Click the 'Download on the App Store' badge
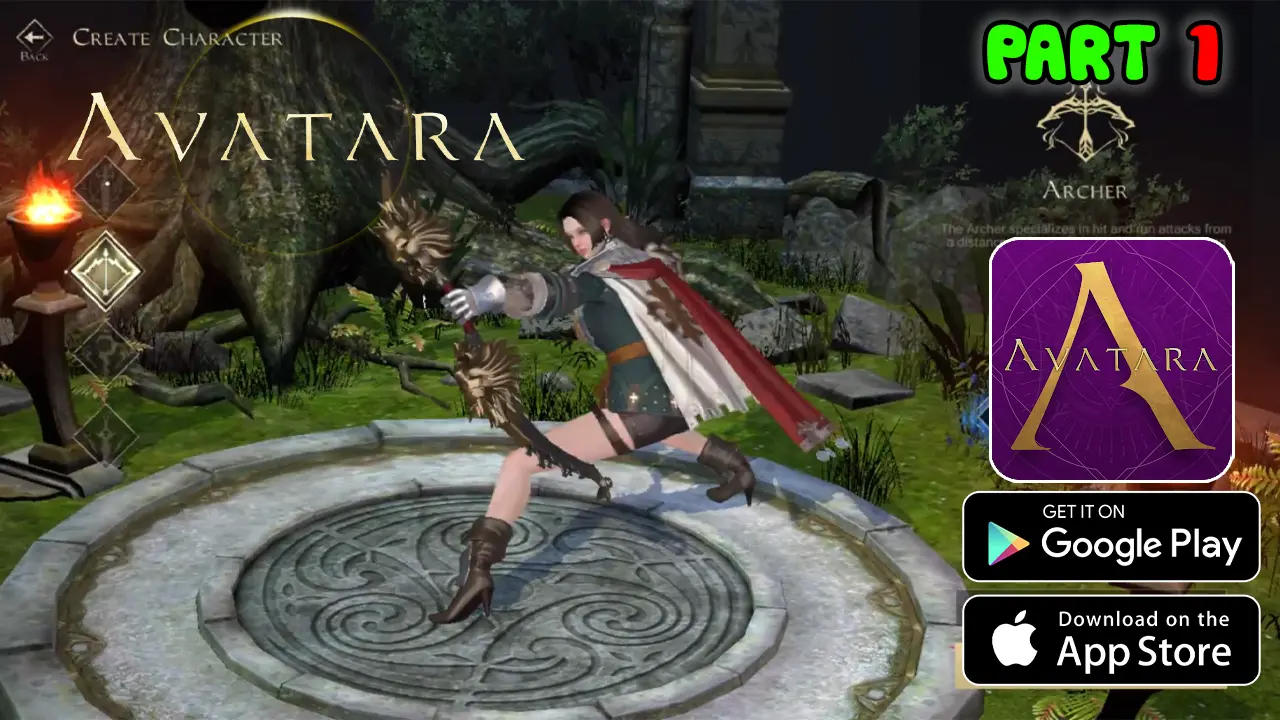 1110,638
